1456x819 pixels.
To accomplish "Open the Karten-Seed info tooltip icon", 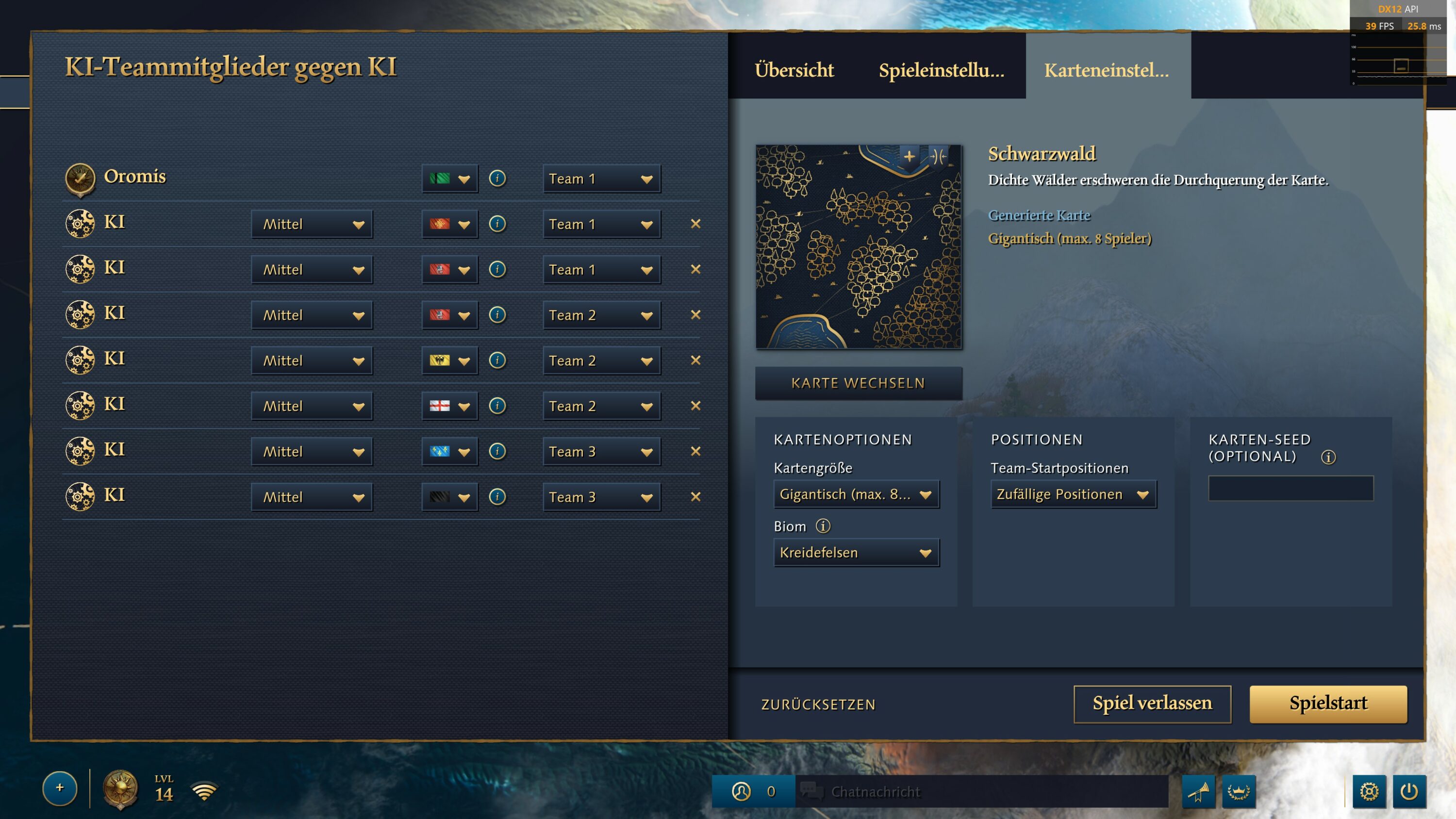I will 1328,457.
